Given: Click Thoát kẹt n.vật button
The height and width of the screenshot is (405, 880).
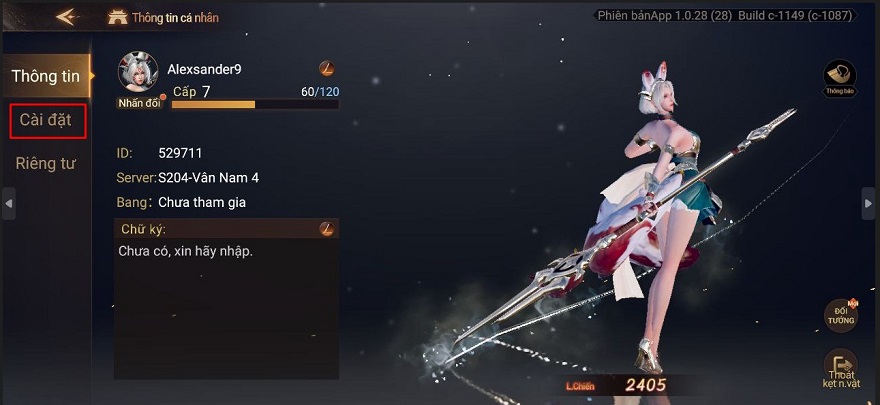Looking at the screenshot, I should [840, 368].
